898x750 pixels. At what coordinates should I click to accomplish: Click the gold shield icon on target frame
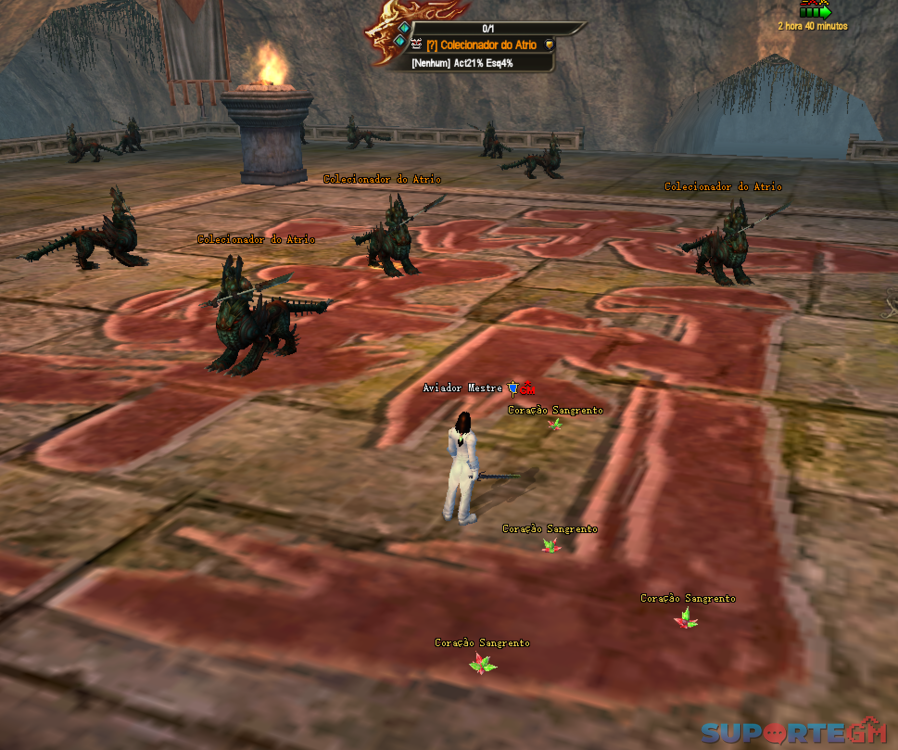click(549, 45)
